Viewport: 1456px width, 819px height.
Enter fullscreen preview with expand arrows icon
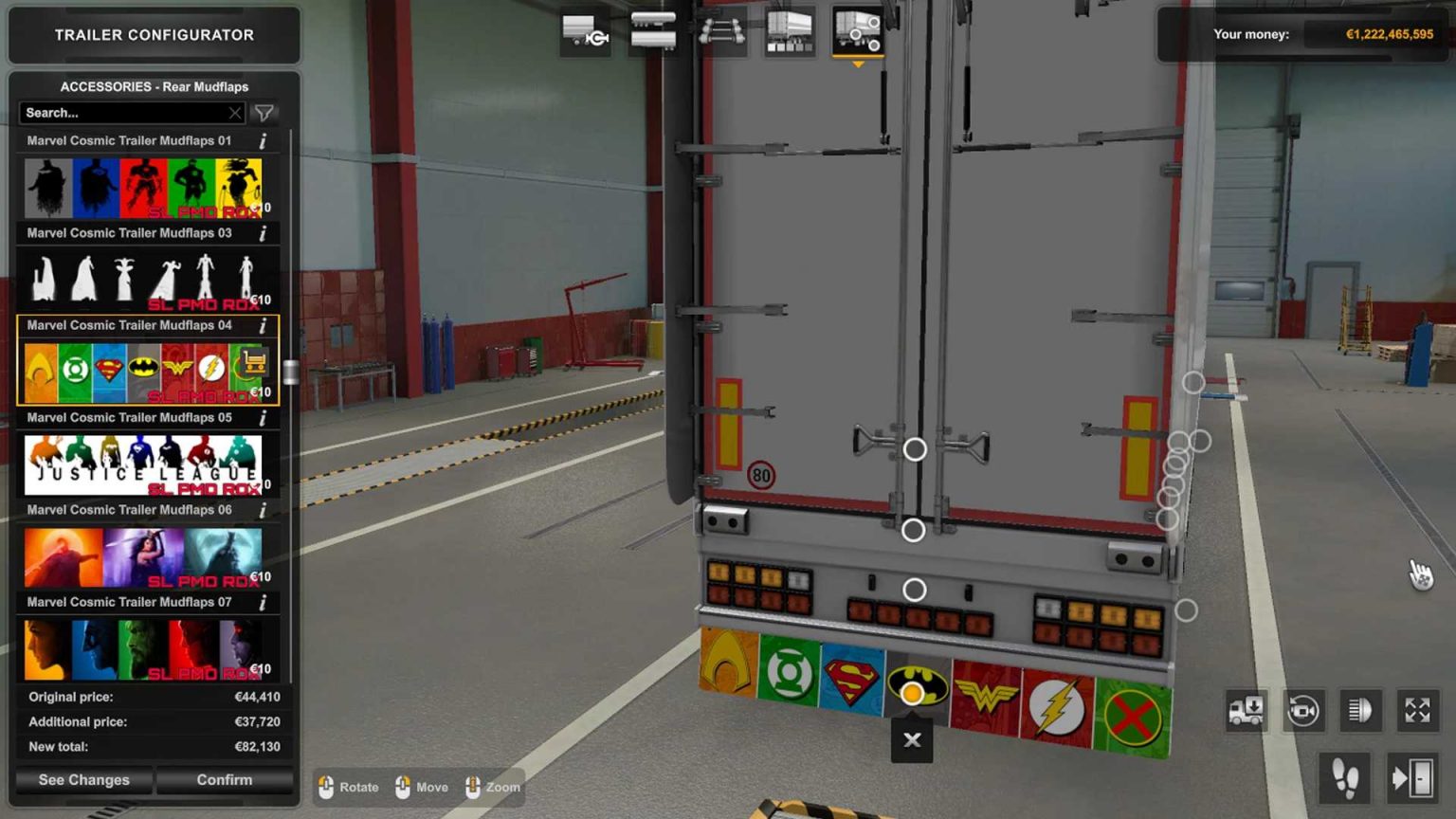click(x=1418, y=710)
